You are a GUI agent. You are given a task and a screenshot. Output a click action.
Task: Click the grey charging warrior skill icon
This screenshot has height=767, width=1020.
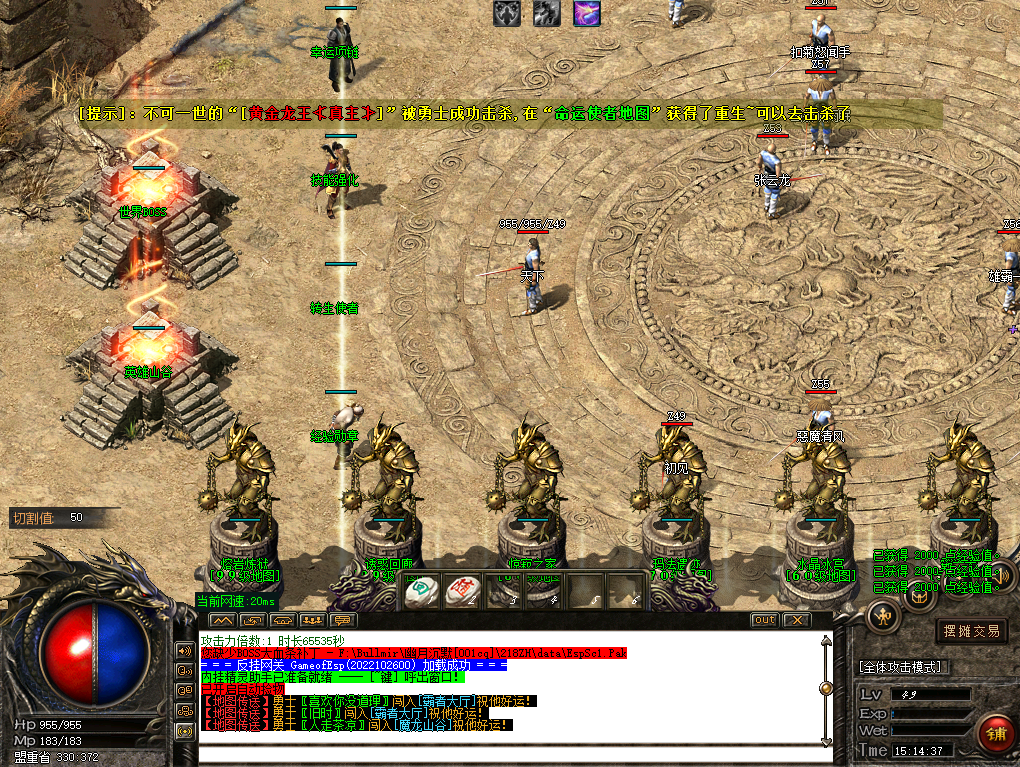point(546,13)
